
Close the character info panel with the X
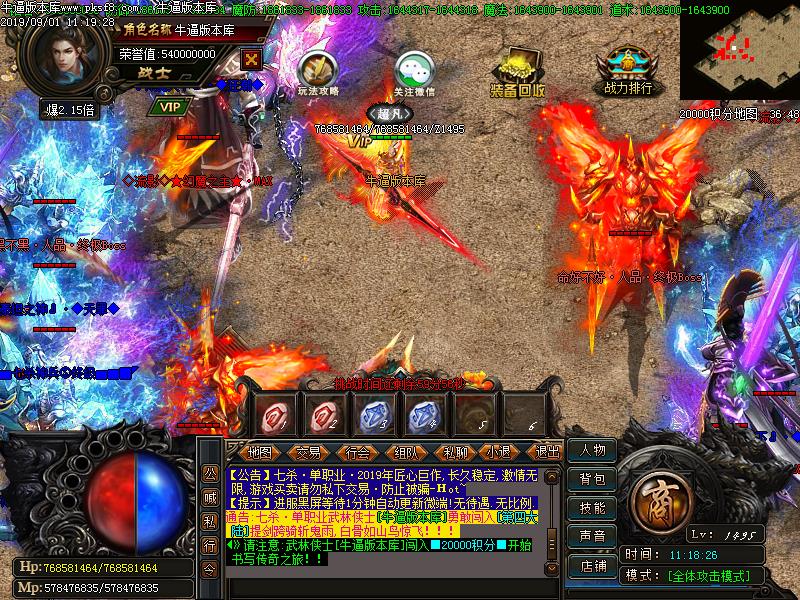(x=251, y=59)
